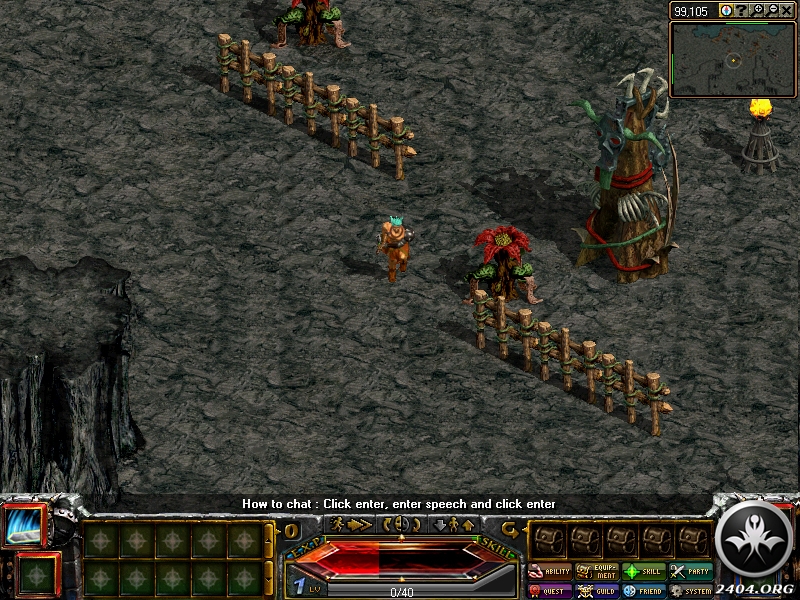Zoom out the minimap
Screen dimensions: 800x600
[x=773, y=10]
